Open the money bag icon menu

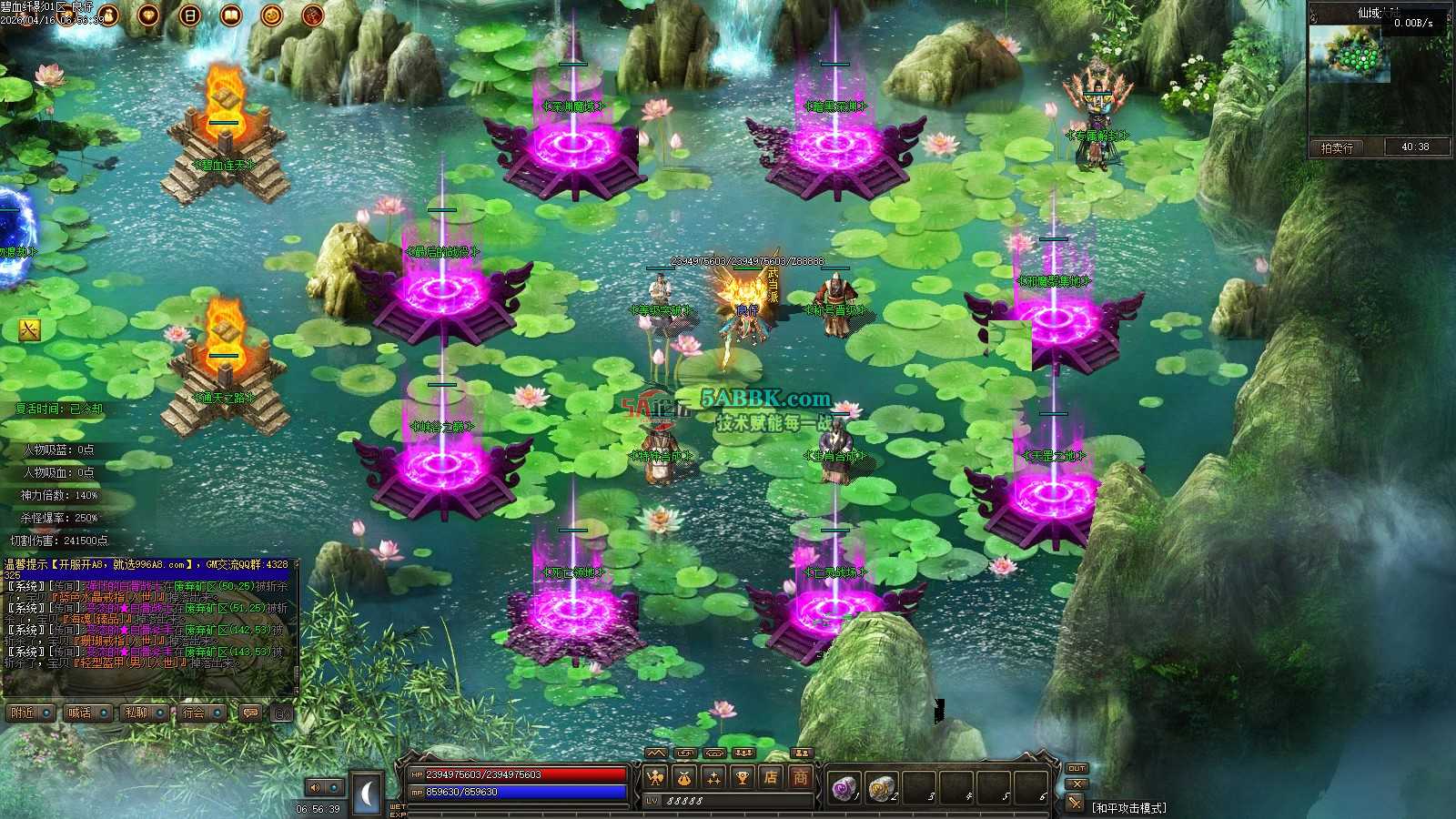tap(108, 15)
